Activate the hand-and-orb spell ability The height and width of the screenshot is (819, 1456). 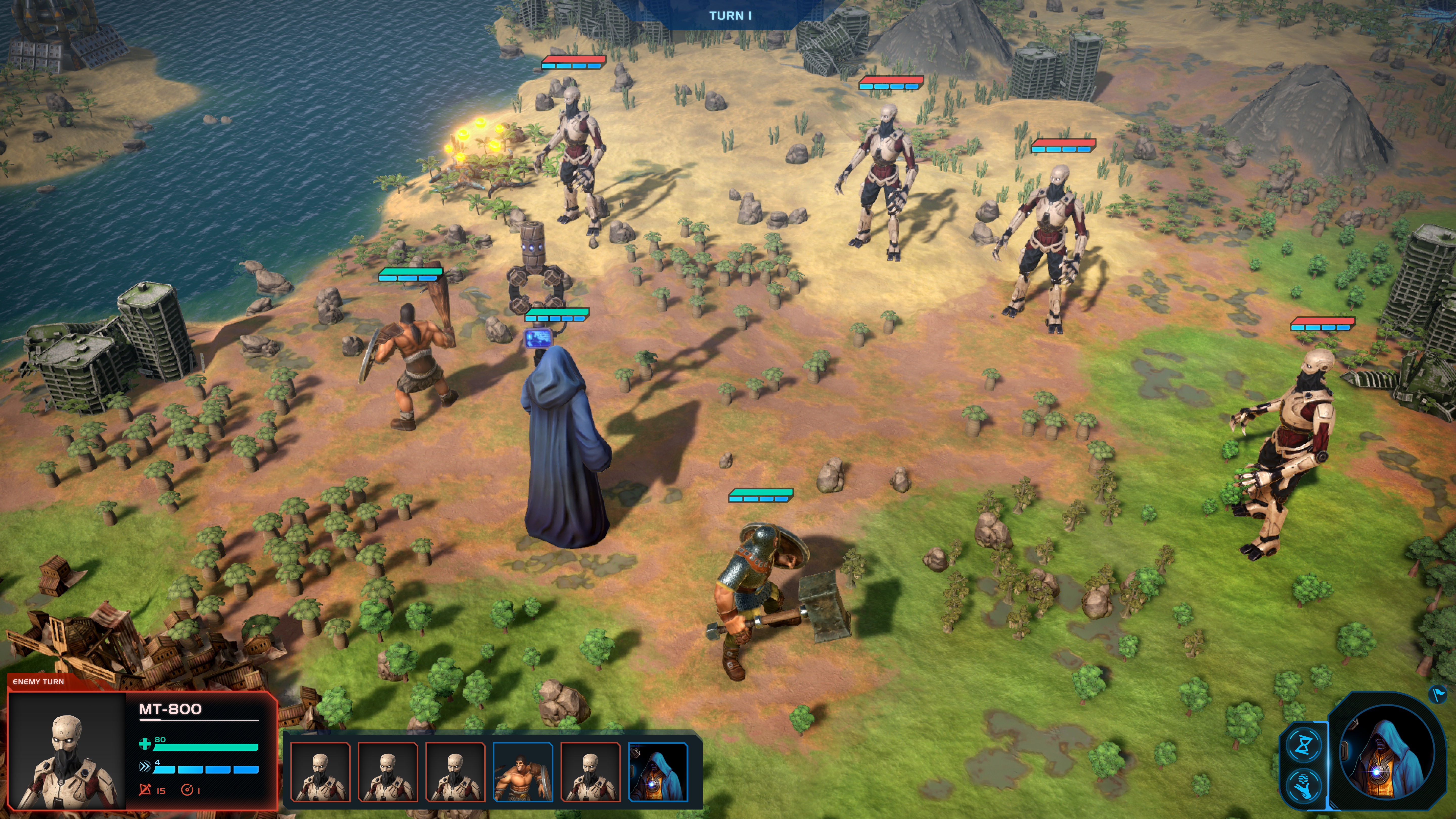1303,786
